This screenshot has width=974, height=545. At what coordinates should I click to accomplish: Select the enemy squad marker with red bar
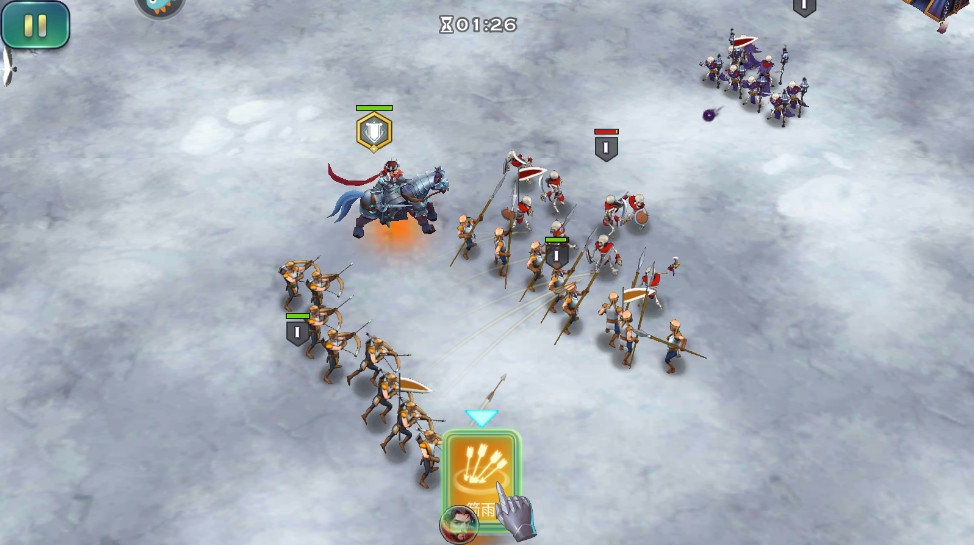pos(606,148)
